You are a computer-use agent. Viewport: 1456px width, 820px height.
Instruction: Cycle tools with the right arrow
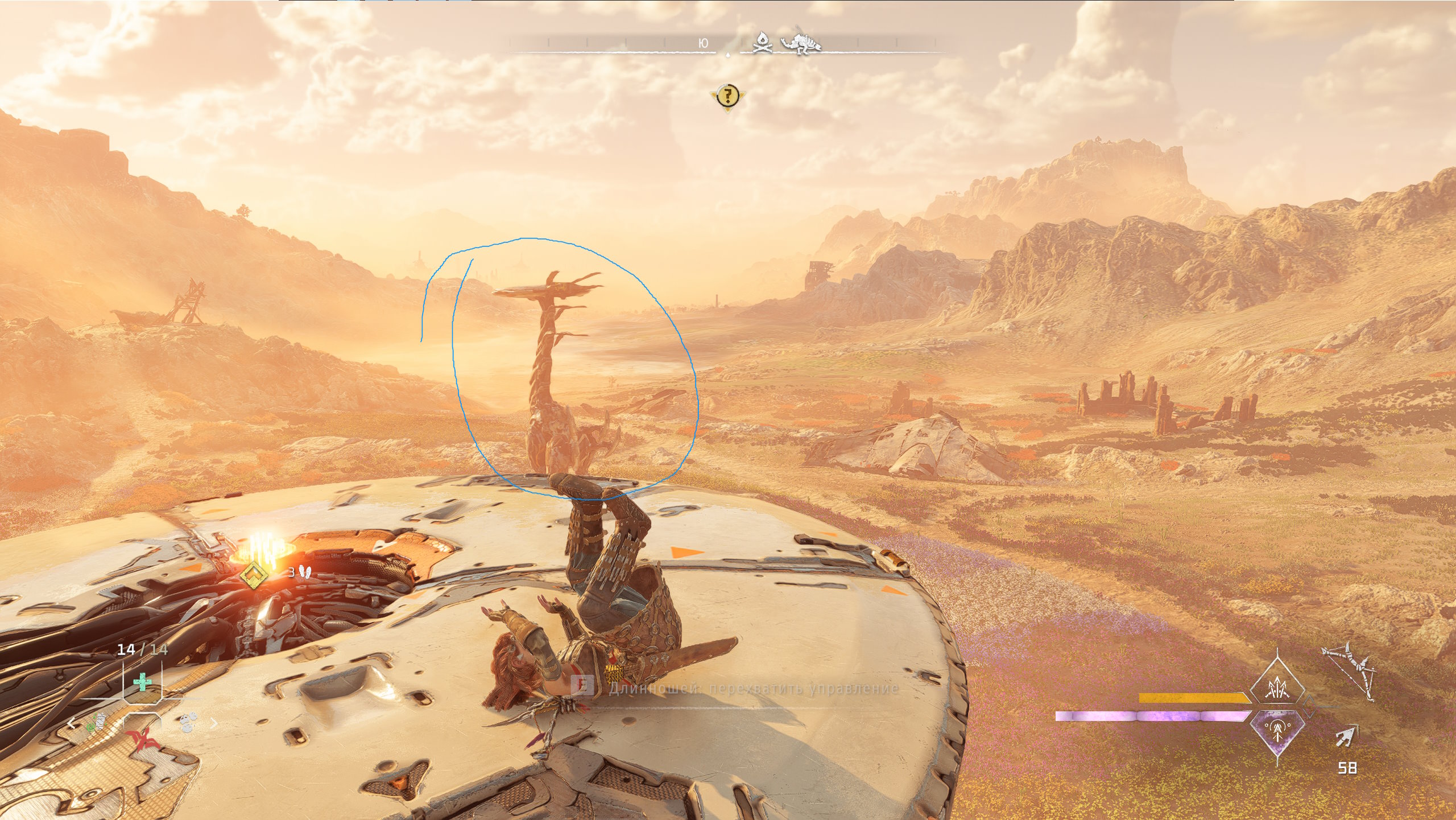(214, 723)
